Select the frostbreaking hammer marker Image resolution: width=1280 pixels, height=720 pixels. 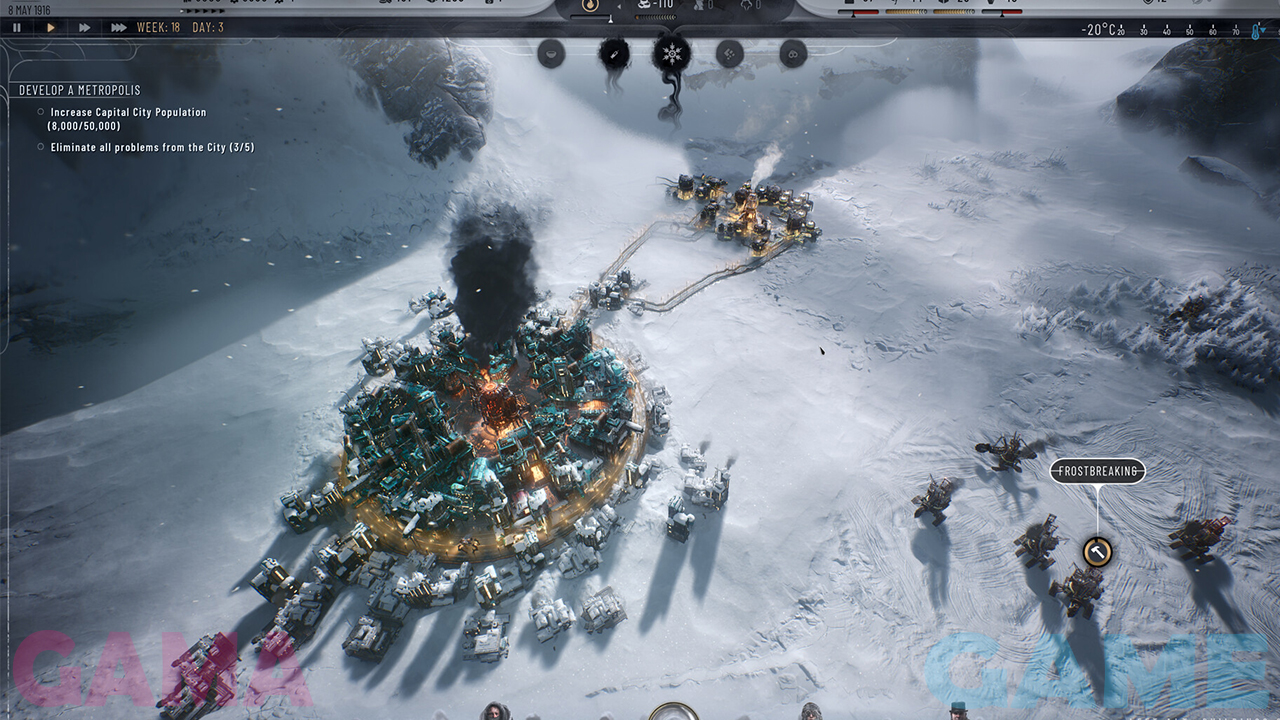1097,551
